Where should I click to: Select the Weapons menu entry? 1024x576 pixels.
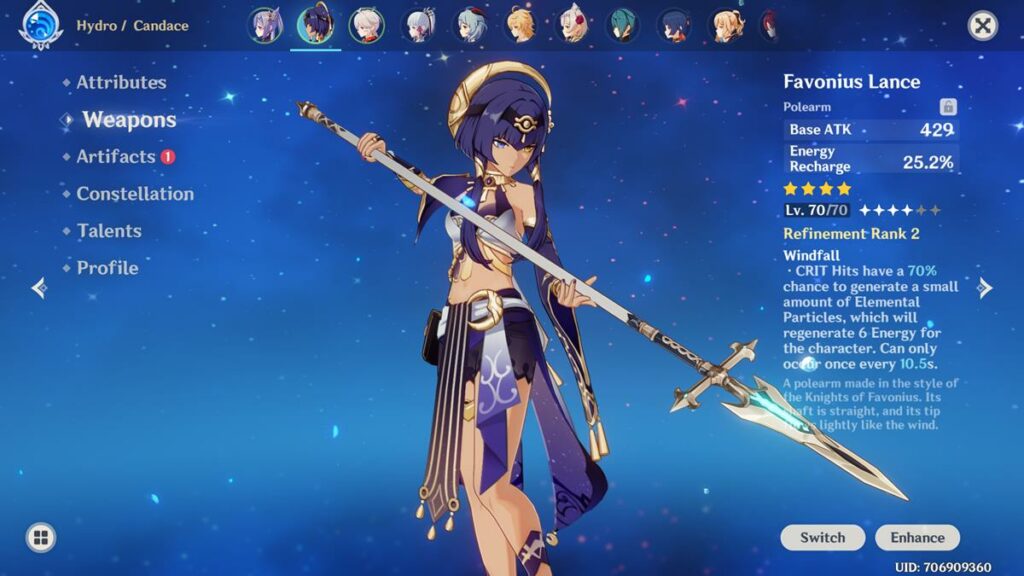click(129, 120)
